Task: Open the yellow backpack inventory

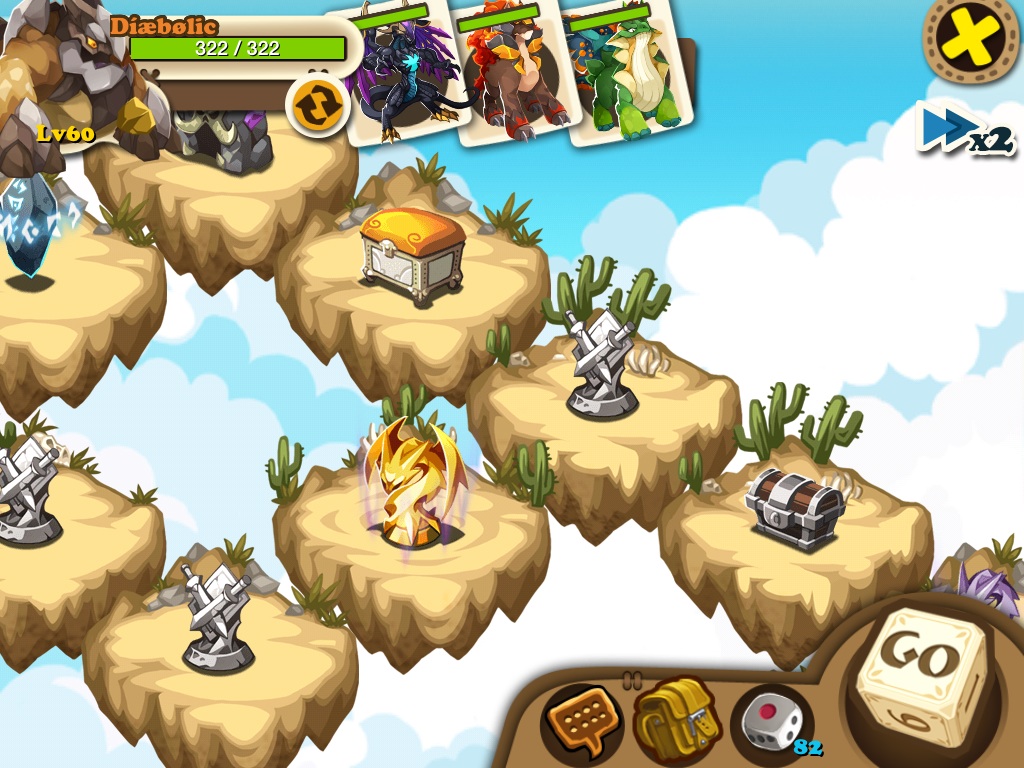Action: coord(675,716)
